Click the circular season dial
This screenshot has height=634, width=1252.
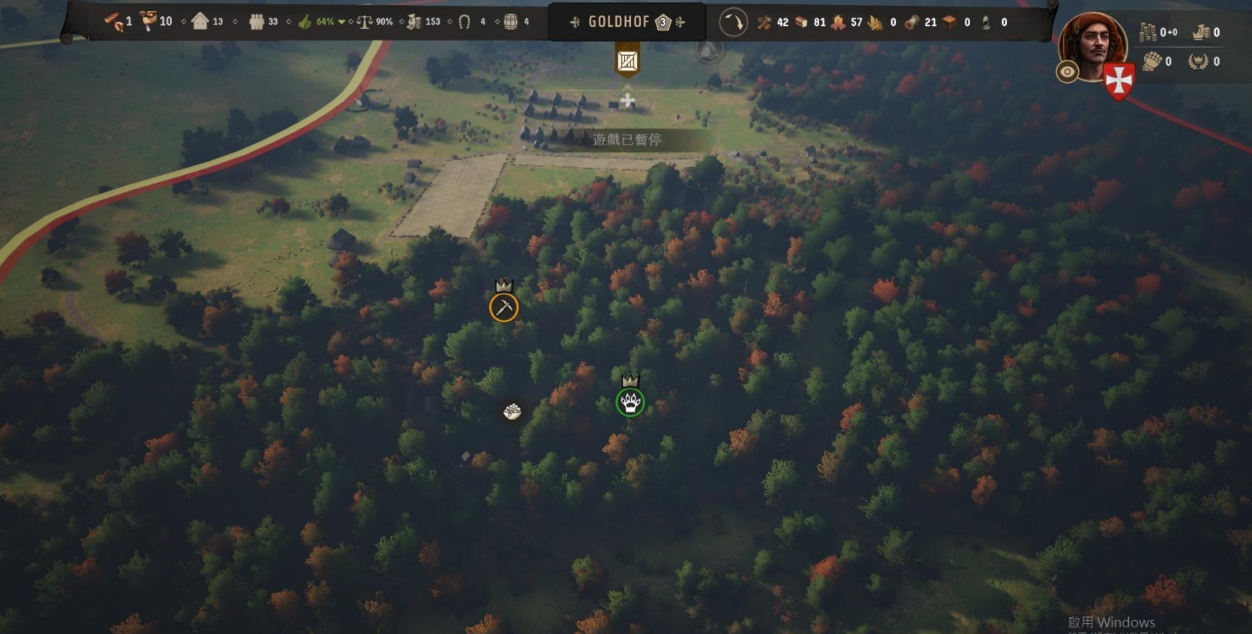tap(733, 22)
